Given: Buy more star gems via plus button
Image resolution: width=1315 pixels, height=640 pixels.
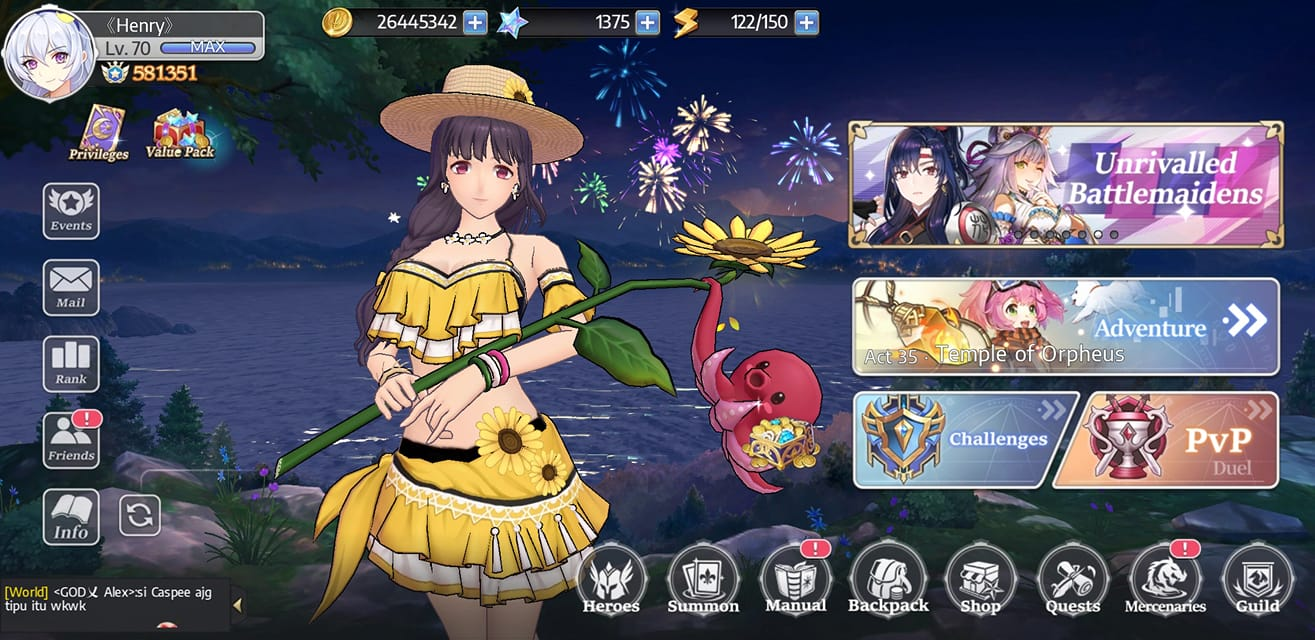Looking at the screenshot, I should (x=648, y=22).
